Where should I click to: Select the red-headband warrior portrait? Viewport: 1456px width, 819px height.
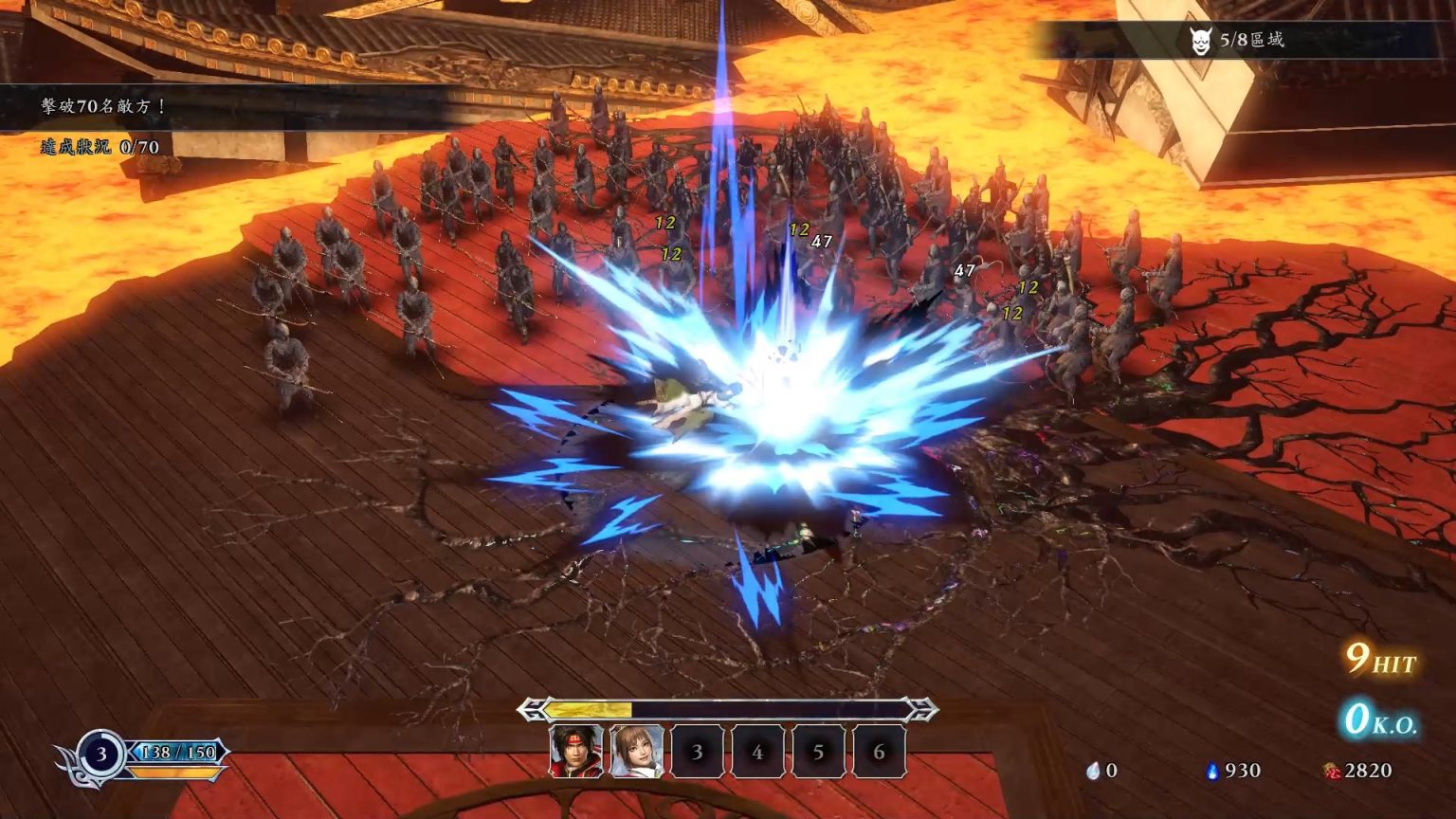click(575, 752)
